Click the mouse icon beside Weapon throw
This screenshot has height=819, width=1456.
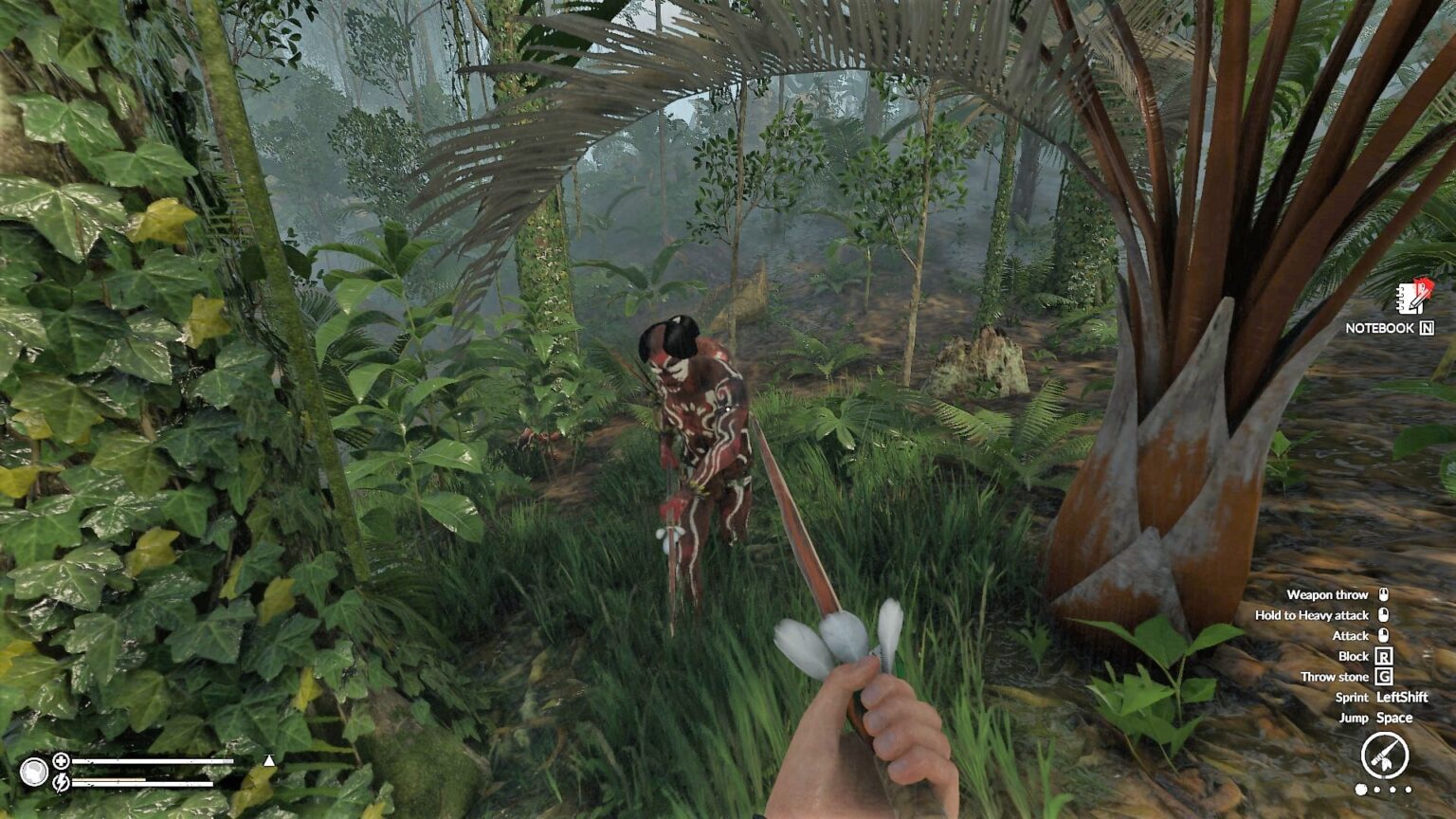pos(1384,594)
